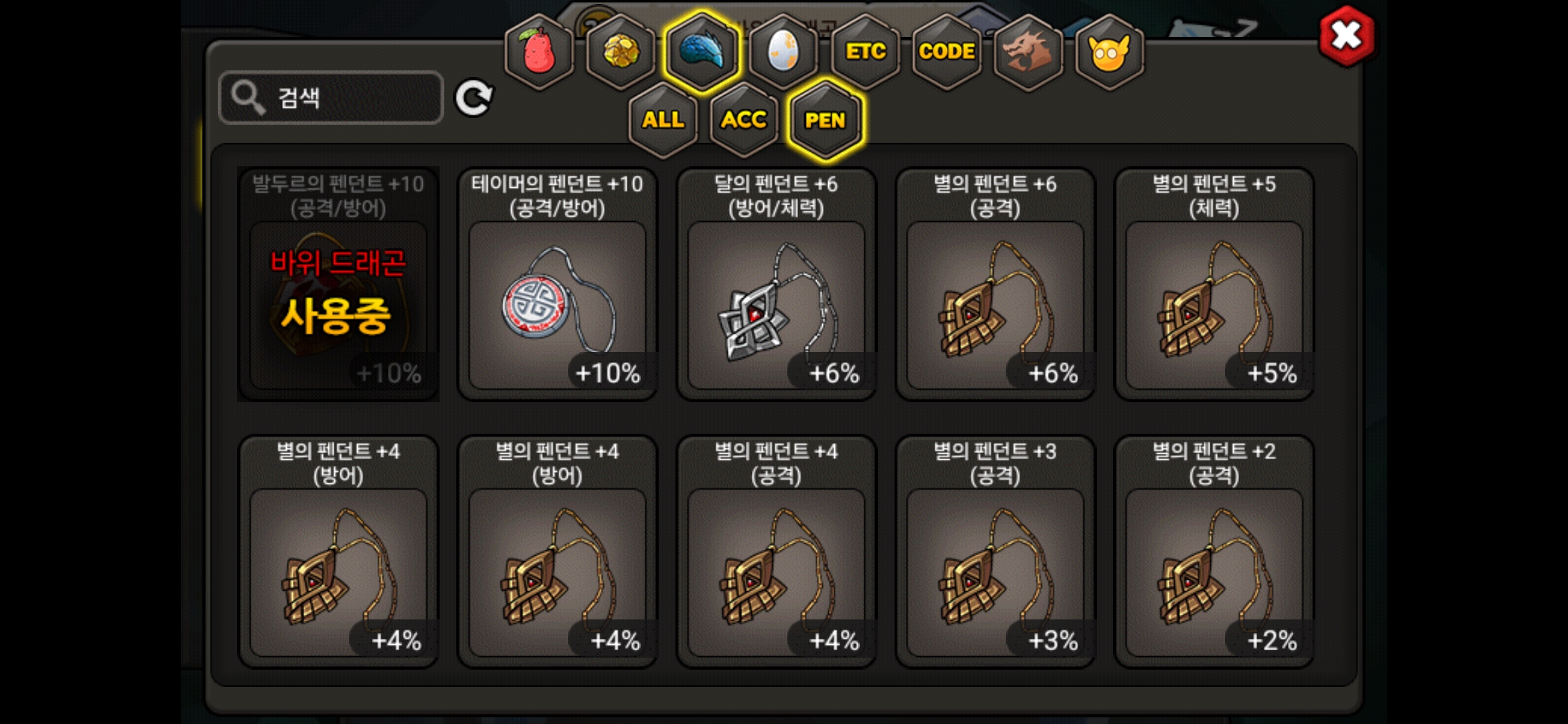
Task: Select the brown dragon head tab
Action: pos(1028,52)
